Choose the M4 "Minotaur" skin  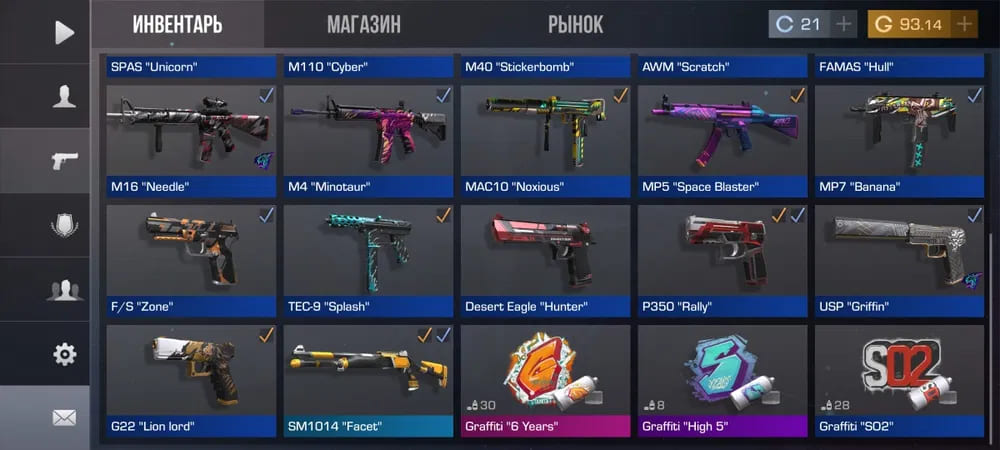click(x=368, y=138)
